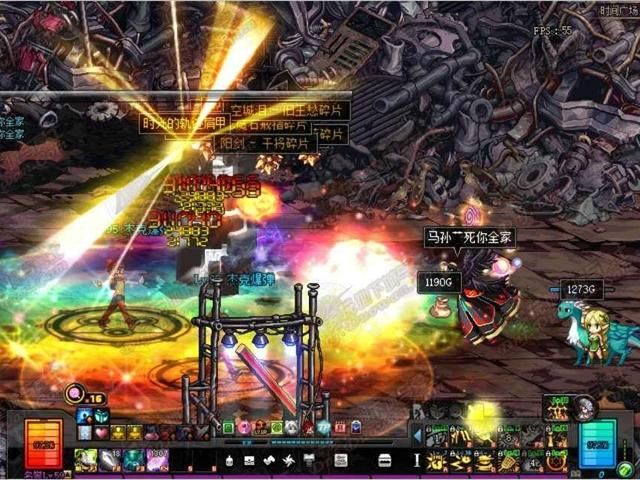This screenshot has width=640, height=480.
Task: Use the purple crystal consumable slot
Action: pyautogui.click(x=158, y=460)
